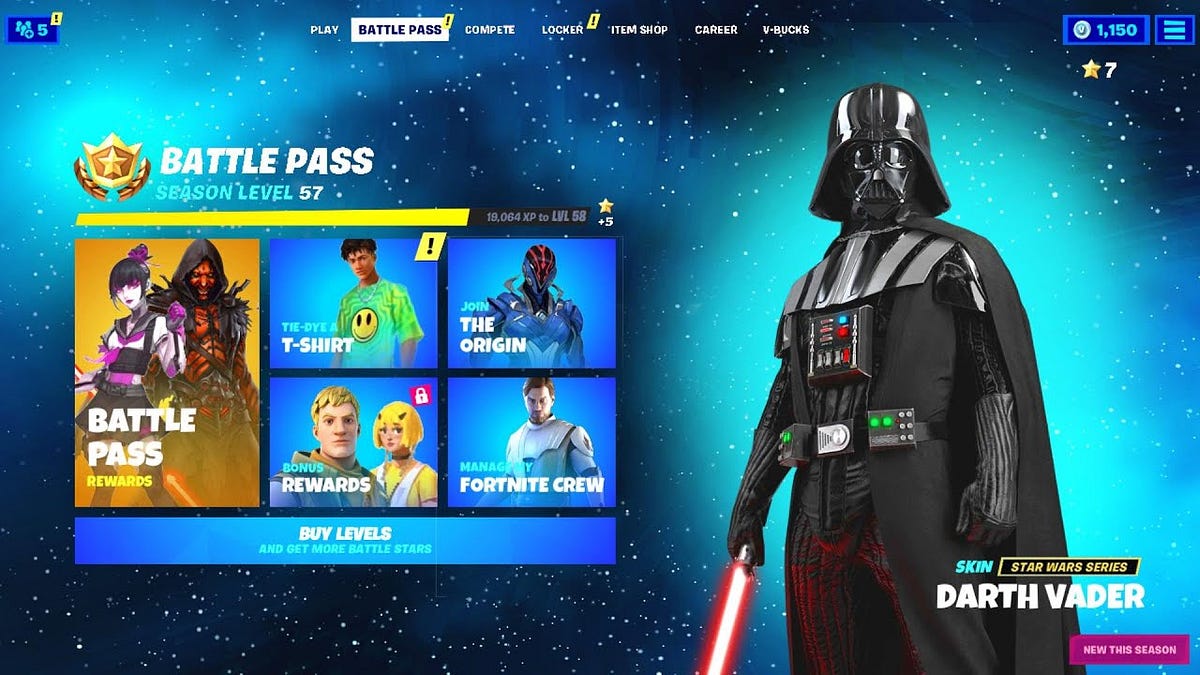Switch to the Career tab
The width and height of the screenshot is (1200, 675).
click(x=716, y=30)
